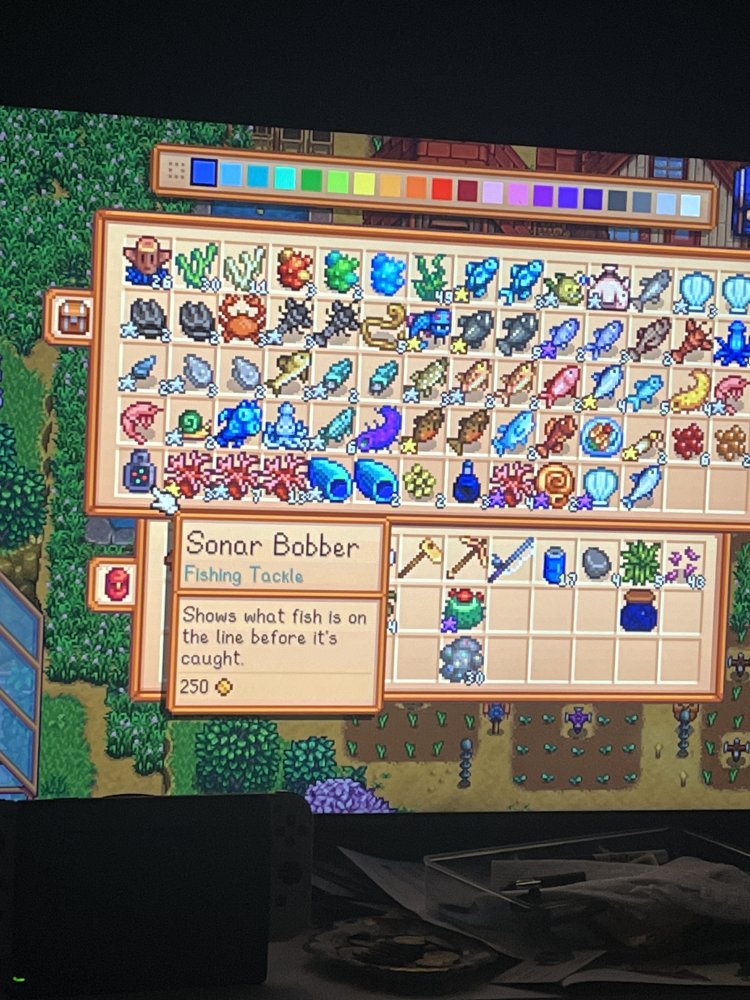Take the cooked fish dish on the plate
The image size is (750, 1000).
click(x=601, y=435)
